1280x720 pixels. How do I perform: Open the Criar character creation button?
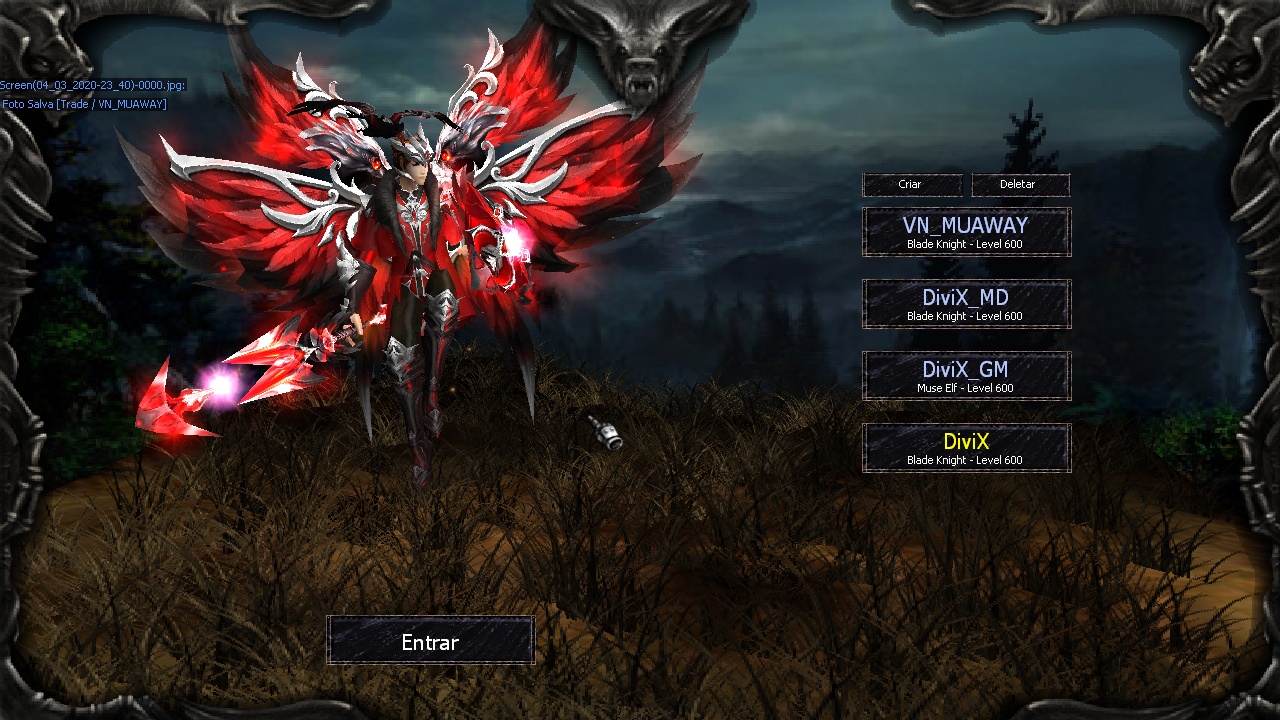tap(911, 185)
